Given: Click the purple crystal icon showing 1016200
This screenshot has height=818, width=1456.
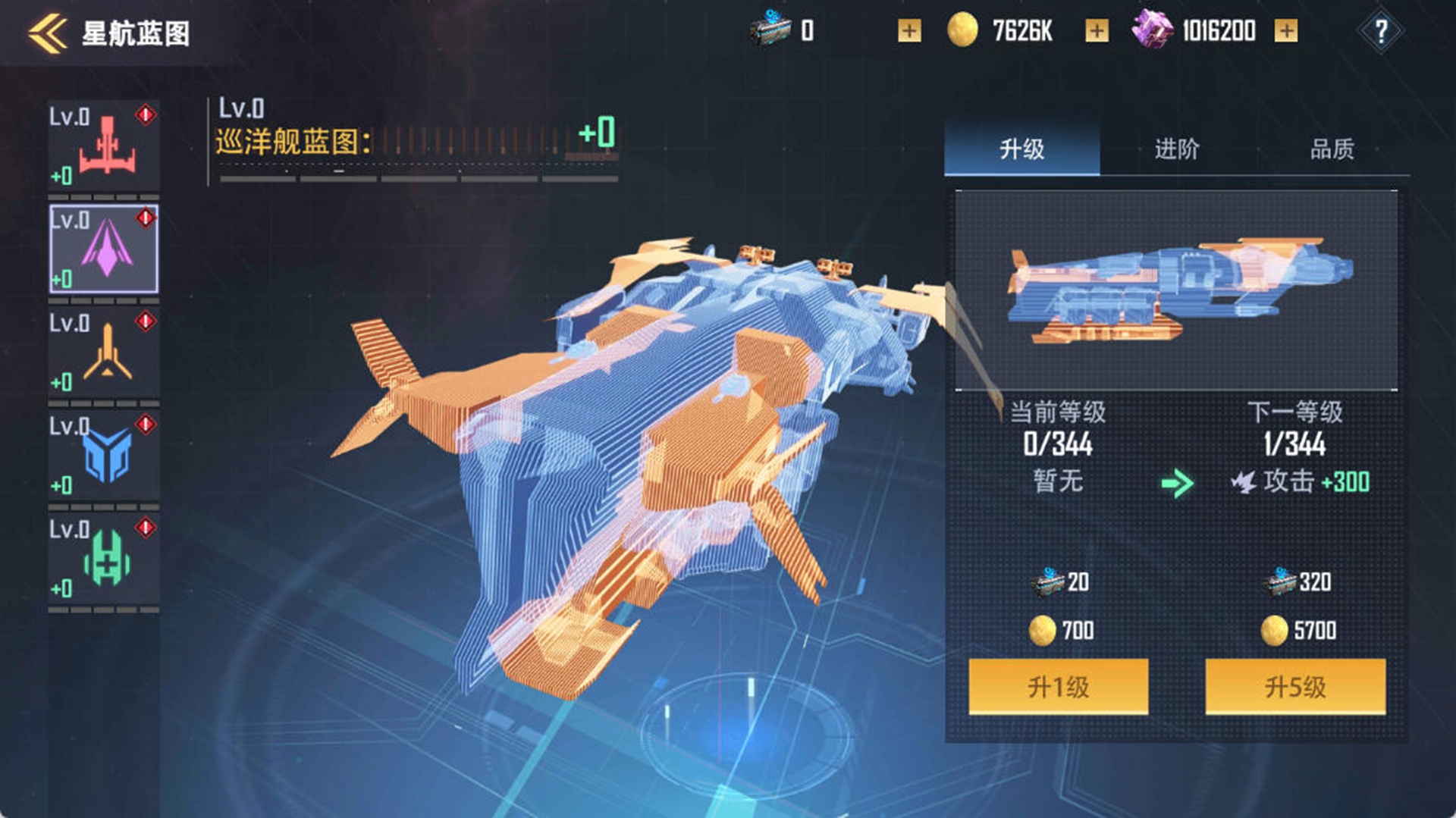Looking at the screenshot, I should 1153,30.
